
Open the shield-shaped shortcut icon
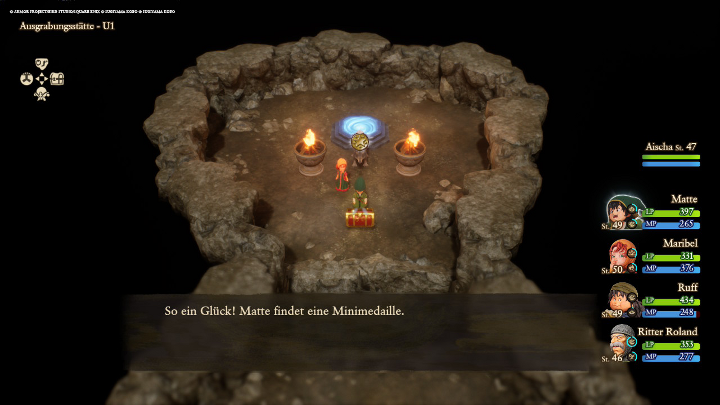tap(41, 63)
